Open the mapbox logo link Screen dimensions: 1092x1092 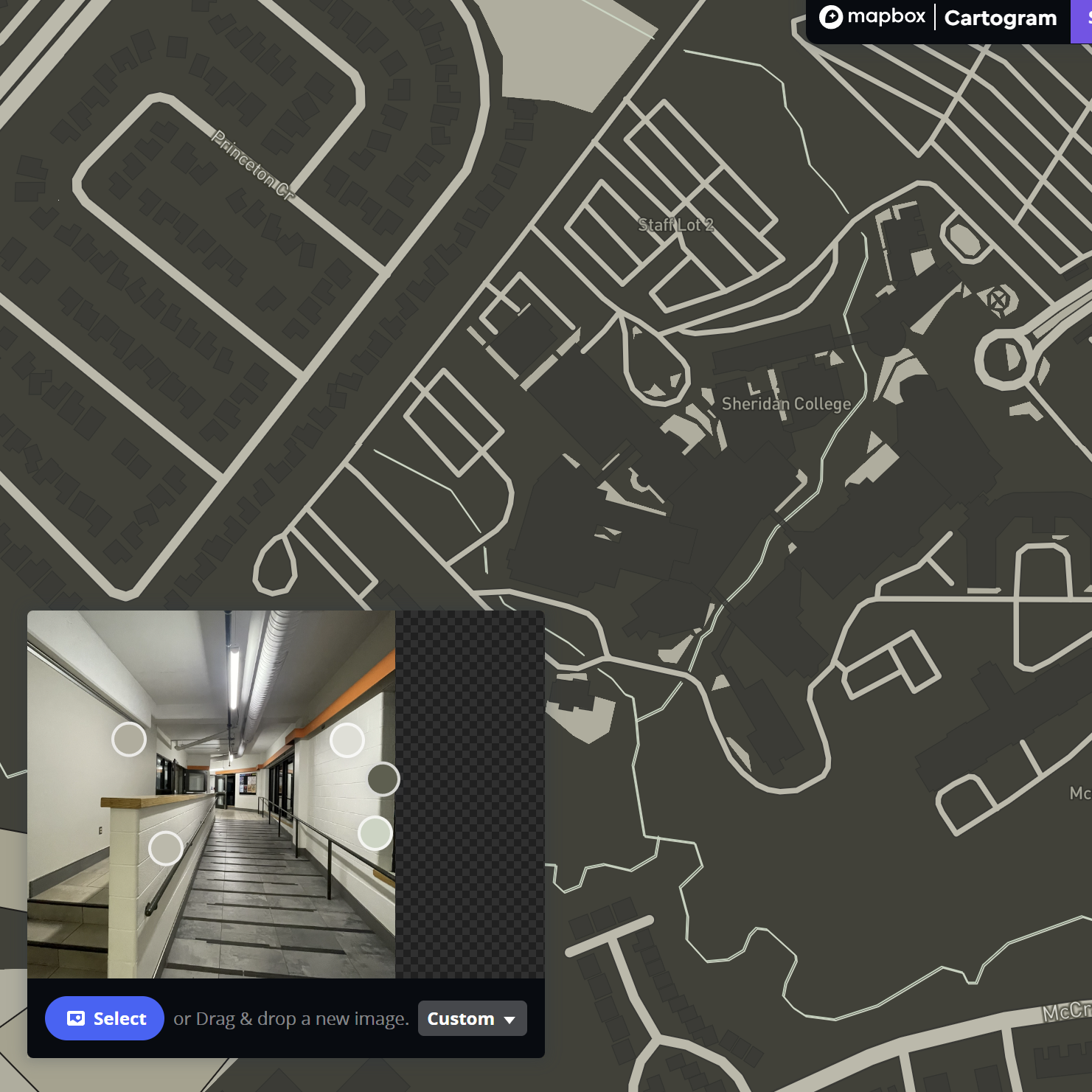click(x=872, y=17)
